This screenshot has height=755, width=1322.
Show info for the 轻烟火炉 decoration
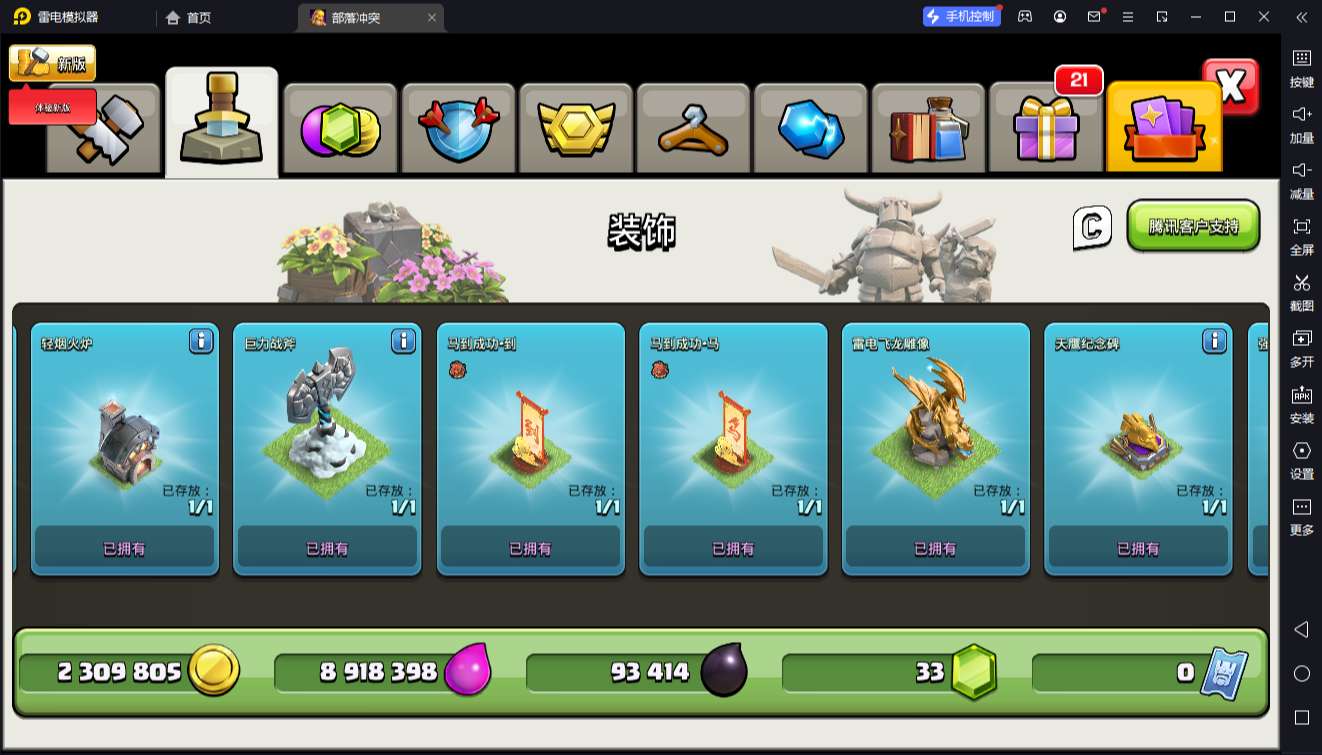click(201, 342)
